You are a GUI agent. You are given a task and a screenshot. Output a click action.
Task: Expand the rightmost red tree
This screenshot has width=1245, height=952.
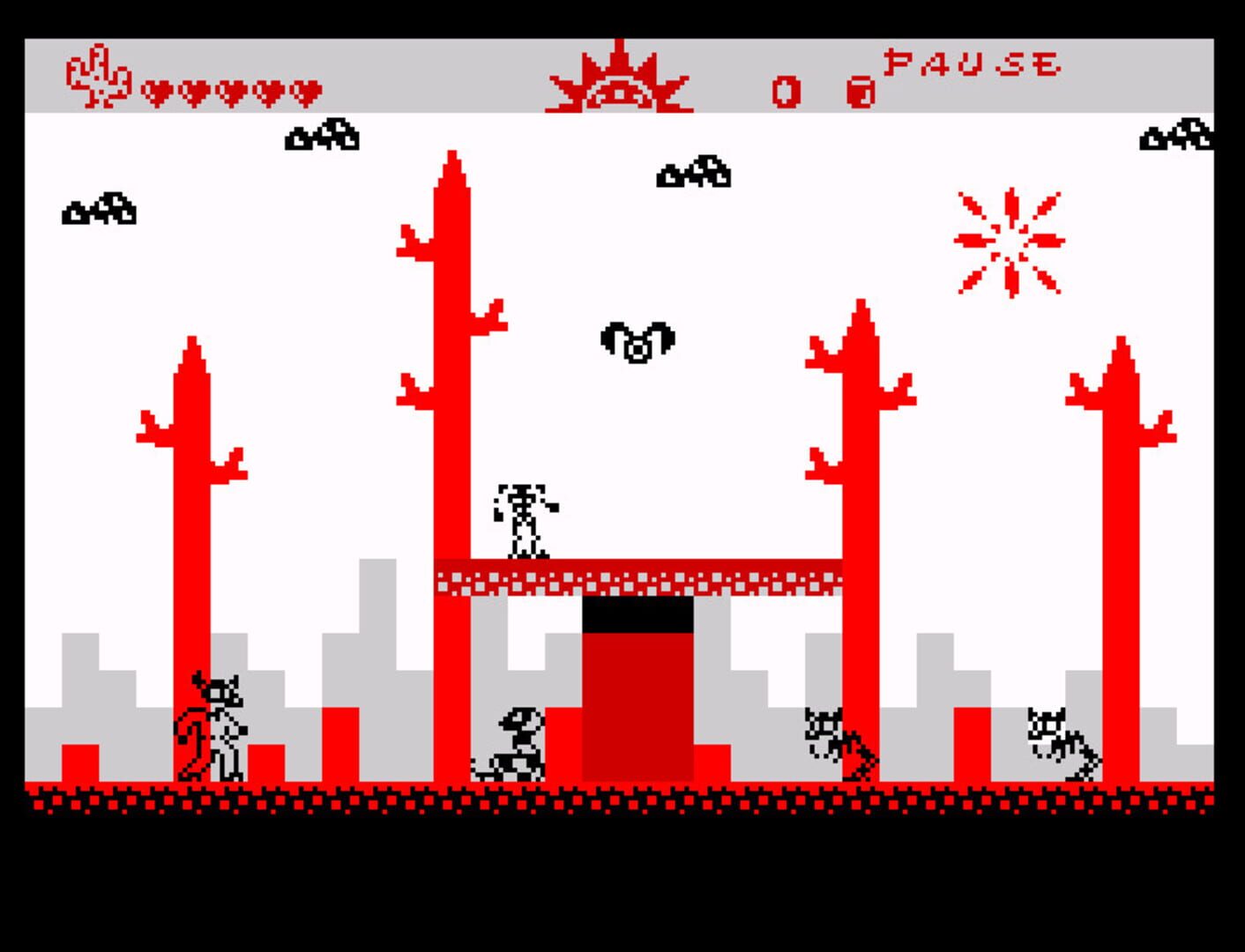[x=1120, y=555]
